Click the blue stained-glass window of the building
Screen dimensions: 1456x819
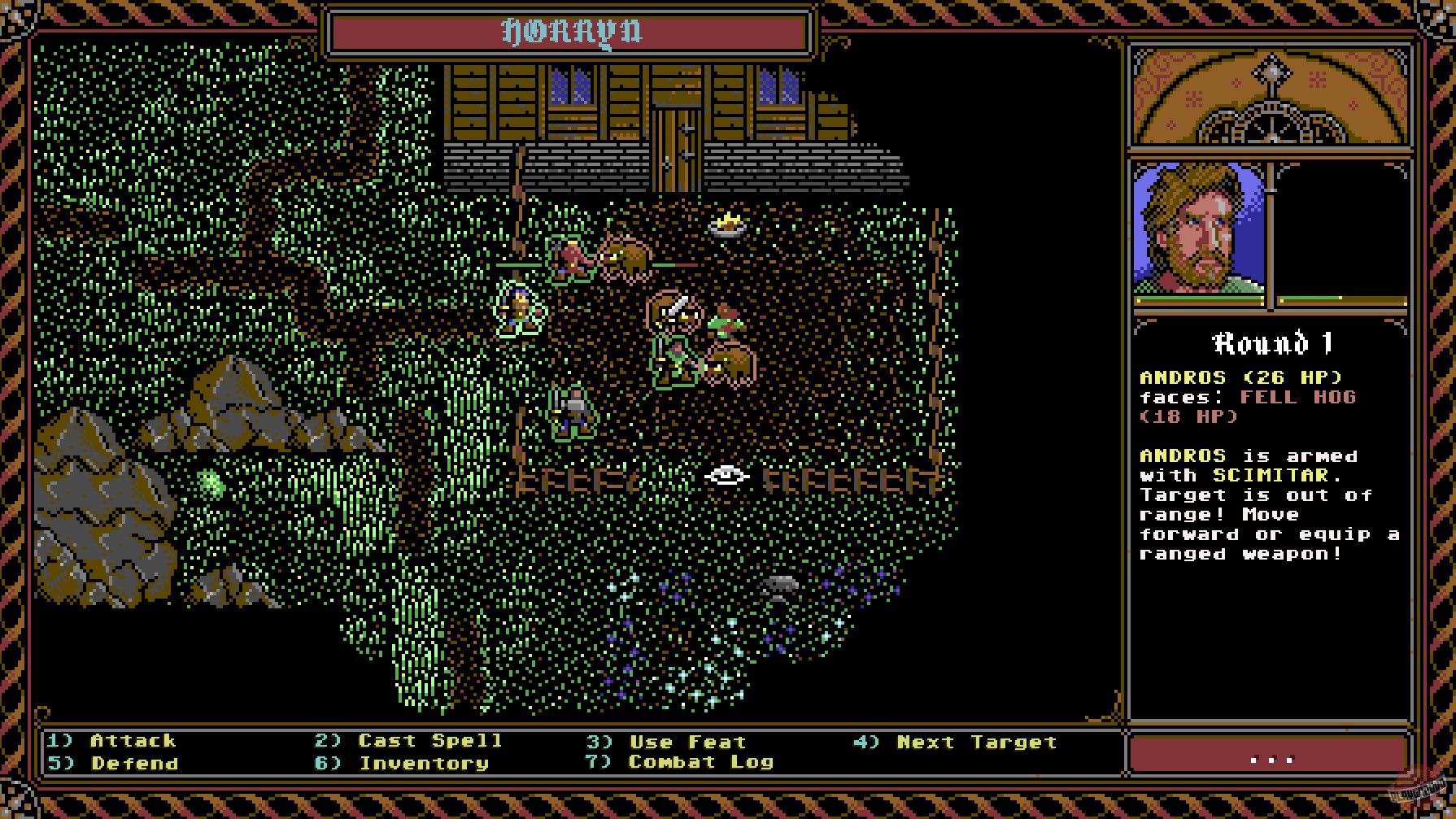[569, 89]
